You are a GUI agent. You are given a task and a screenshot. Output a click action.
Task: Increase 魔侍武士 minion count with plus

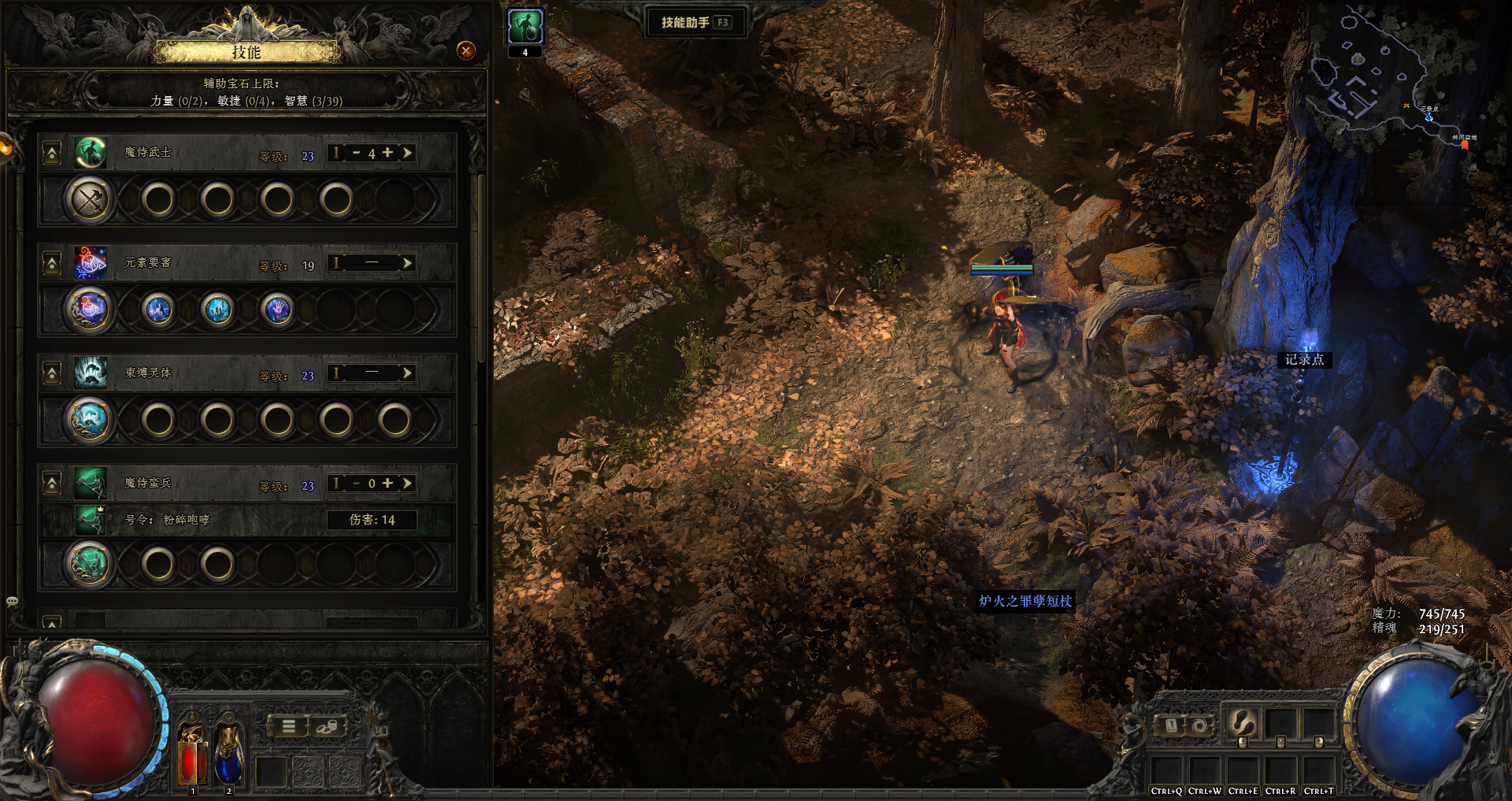coord(387,153)
